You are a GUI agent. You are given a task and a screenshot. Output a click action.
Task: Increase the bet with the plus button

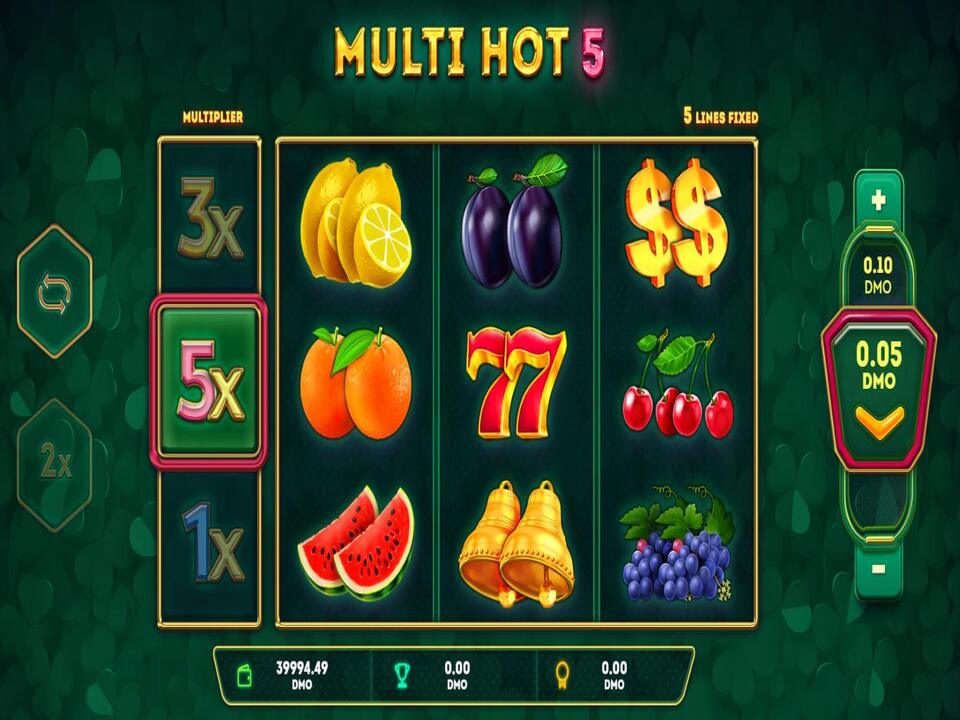point(878,201)
